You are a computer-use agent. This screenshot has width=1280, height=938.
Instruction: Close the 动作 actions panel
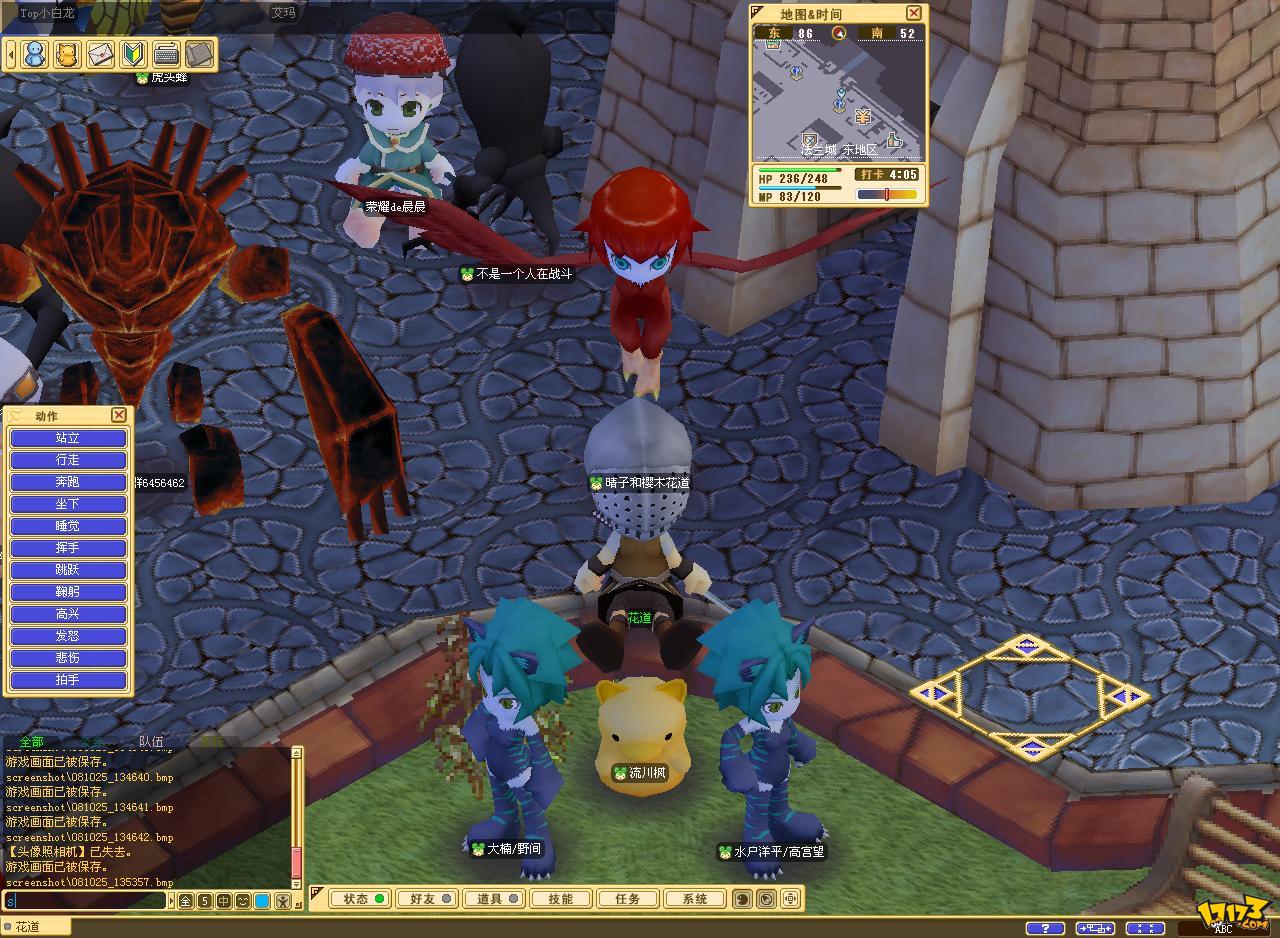click(119, 415)
